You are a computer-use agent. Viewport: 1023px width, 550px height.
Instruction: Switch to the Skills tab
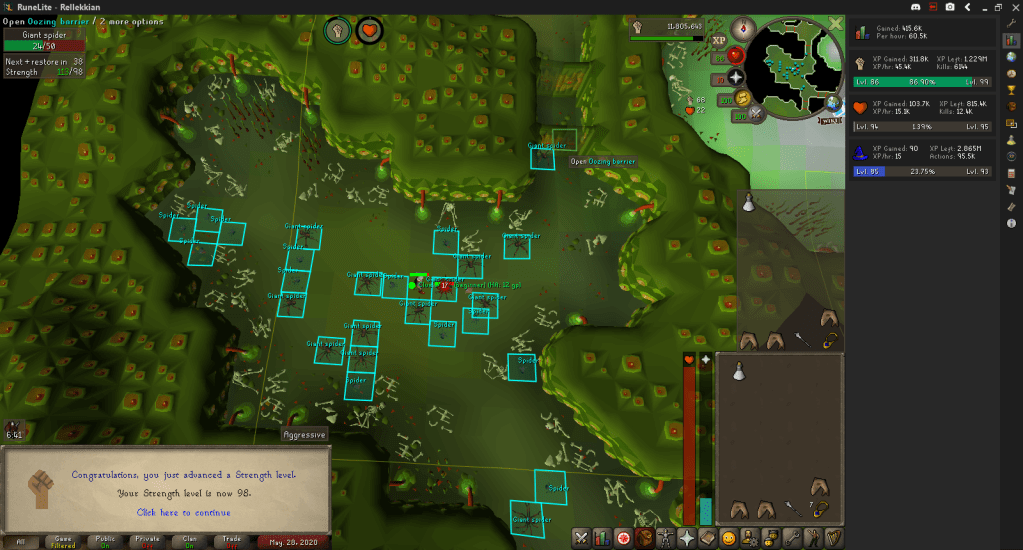[603, 538]
